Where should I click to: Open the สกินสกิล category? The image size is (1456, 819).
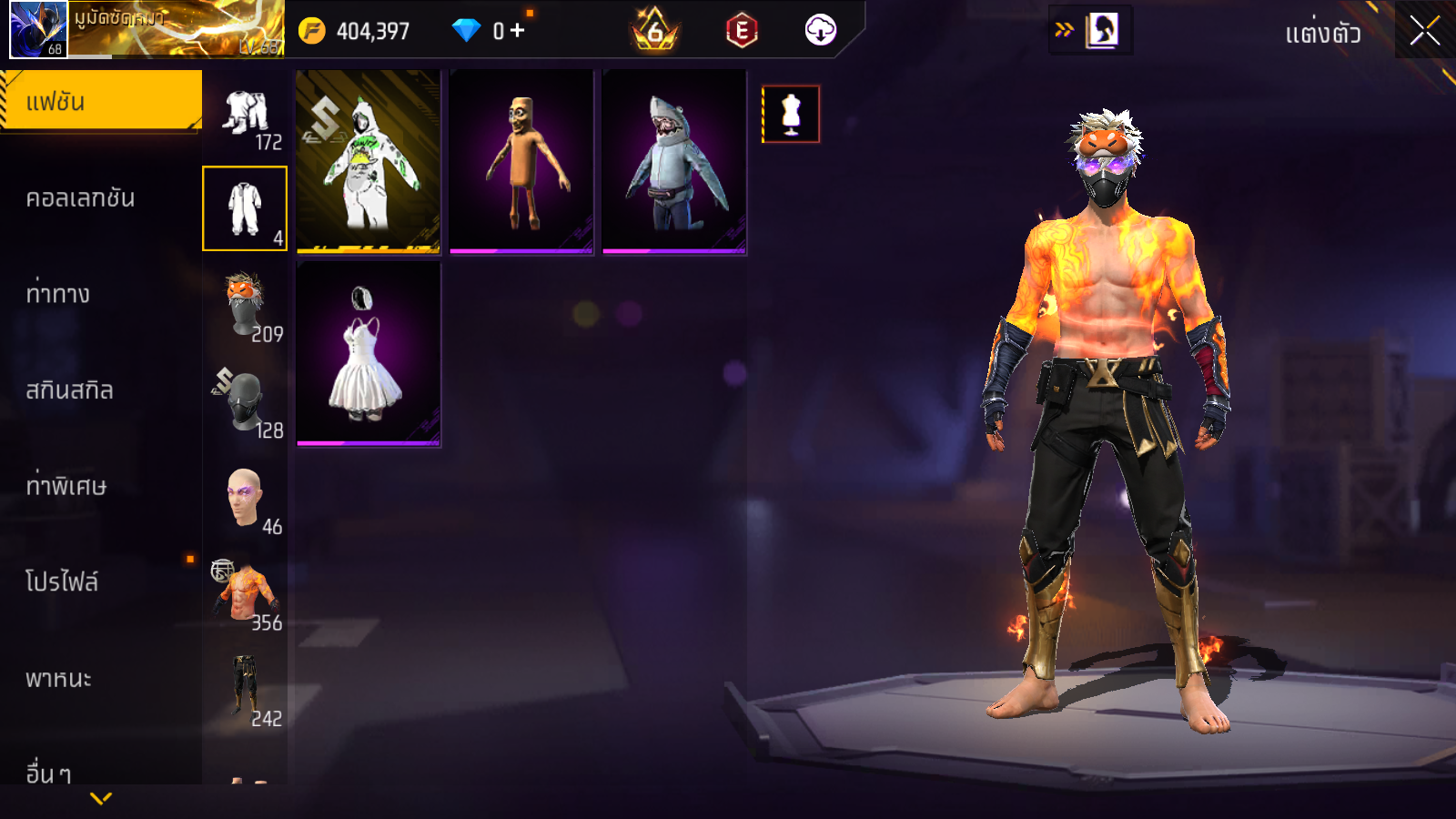pos(69,390)
